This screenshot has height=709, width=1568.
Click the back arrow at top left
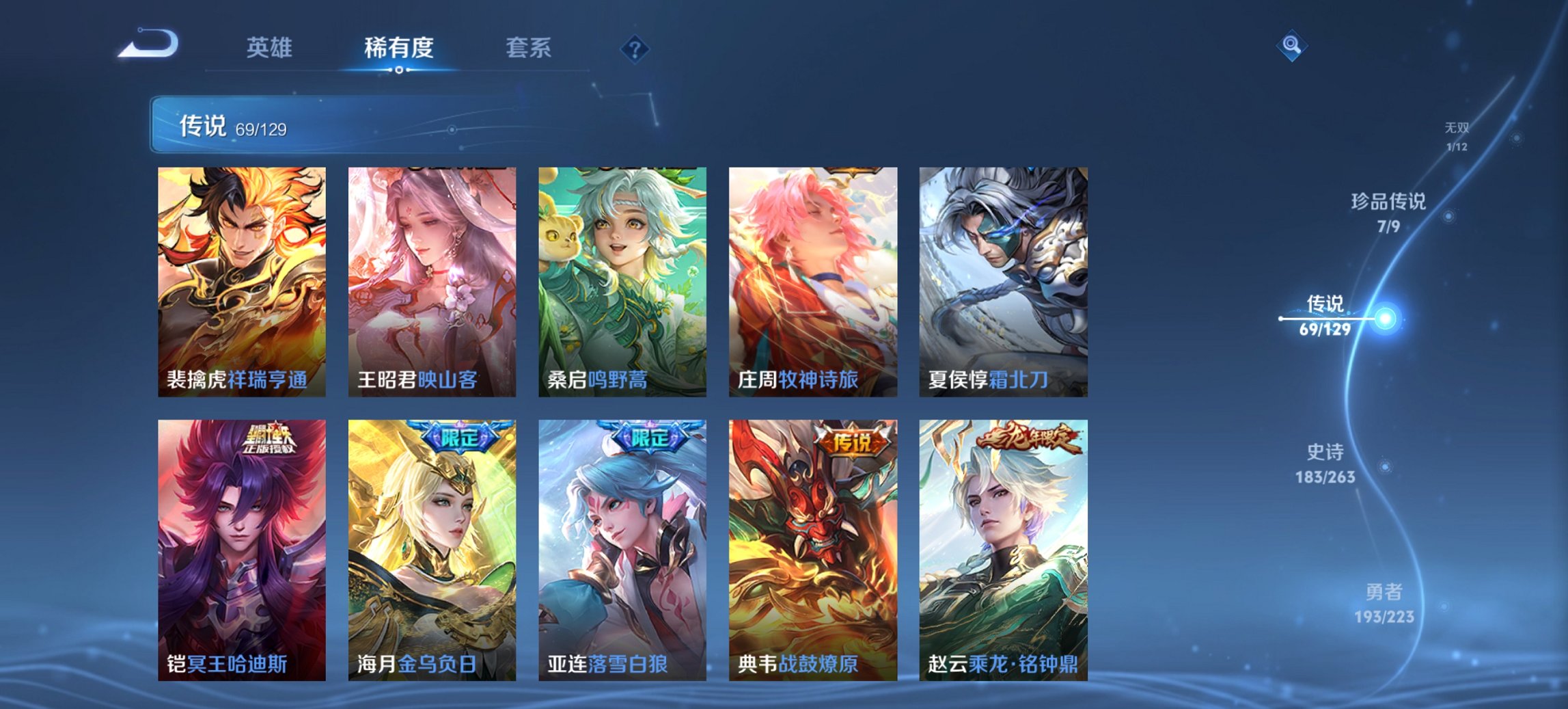tap(149, 42)
